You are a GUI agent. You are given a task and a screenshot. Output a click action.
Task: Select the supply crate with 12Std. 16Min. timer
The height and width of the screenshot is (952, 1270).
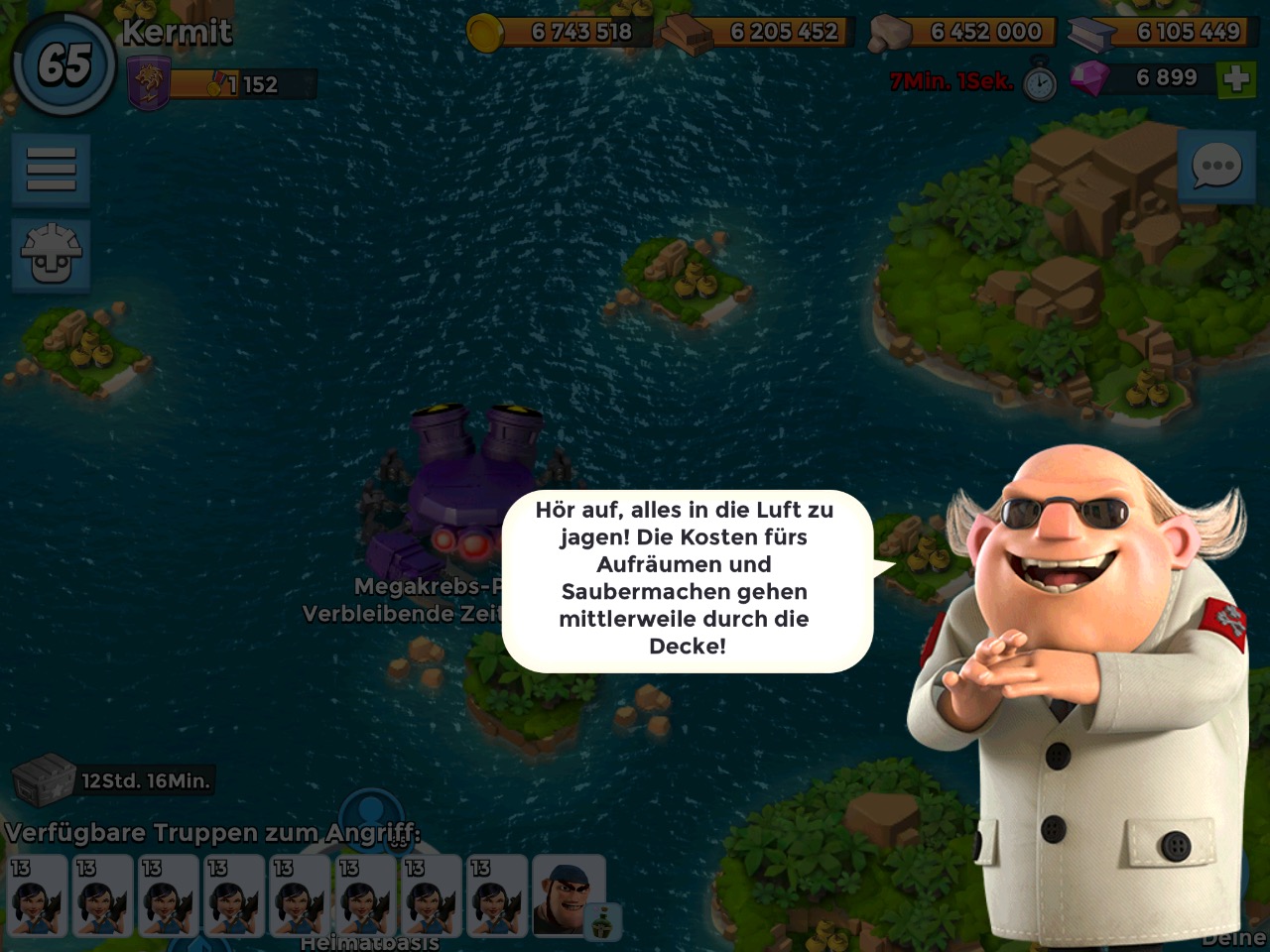[x=45, y=779]
